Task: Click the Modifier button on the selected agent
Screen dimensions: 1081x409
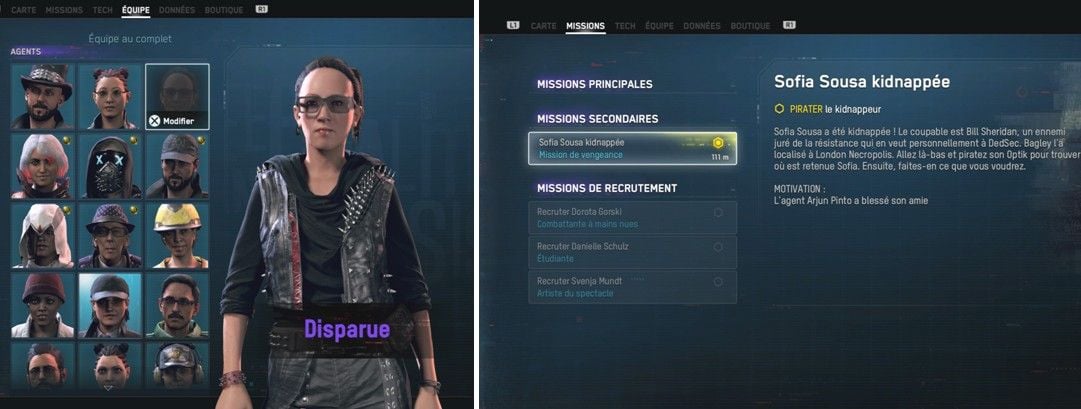Action: [176, 120]
